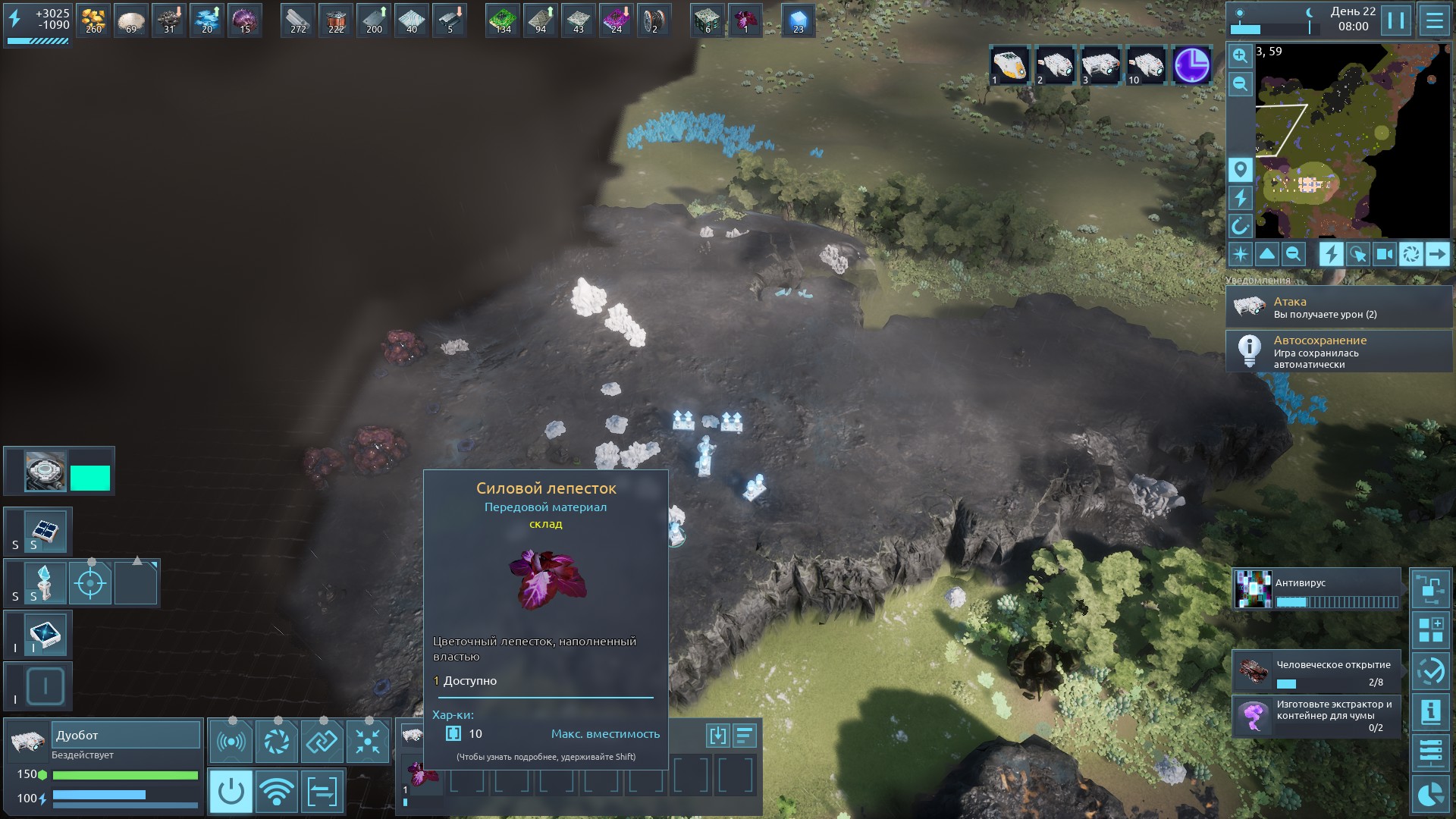
Task: Open the plague extractor quest objective
Action: 1317,716
